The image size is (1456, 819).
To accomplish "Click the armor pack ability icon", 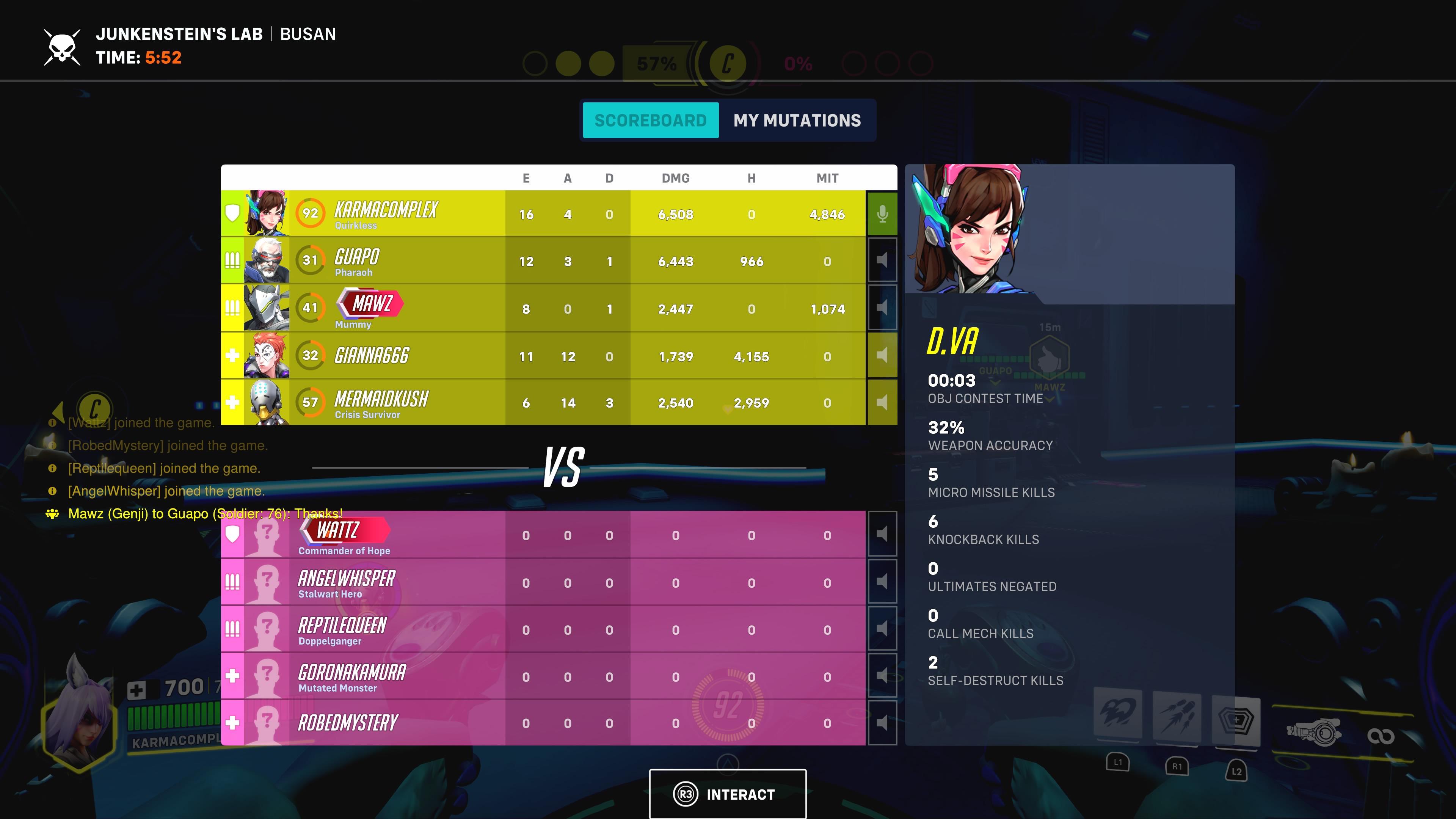I will click(x=1236, y=721).
